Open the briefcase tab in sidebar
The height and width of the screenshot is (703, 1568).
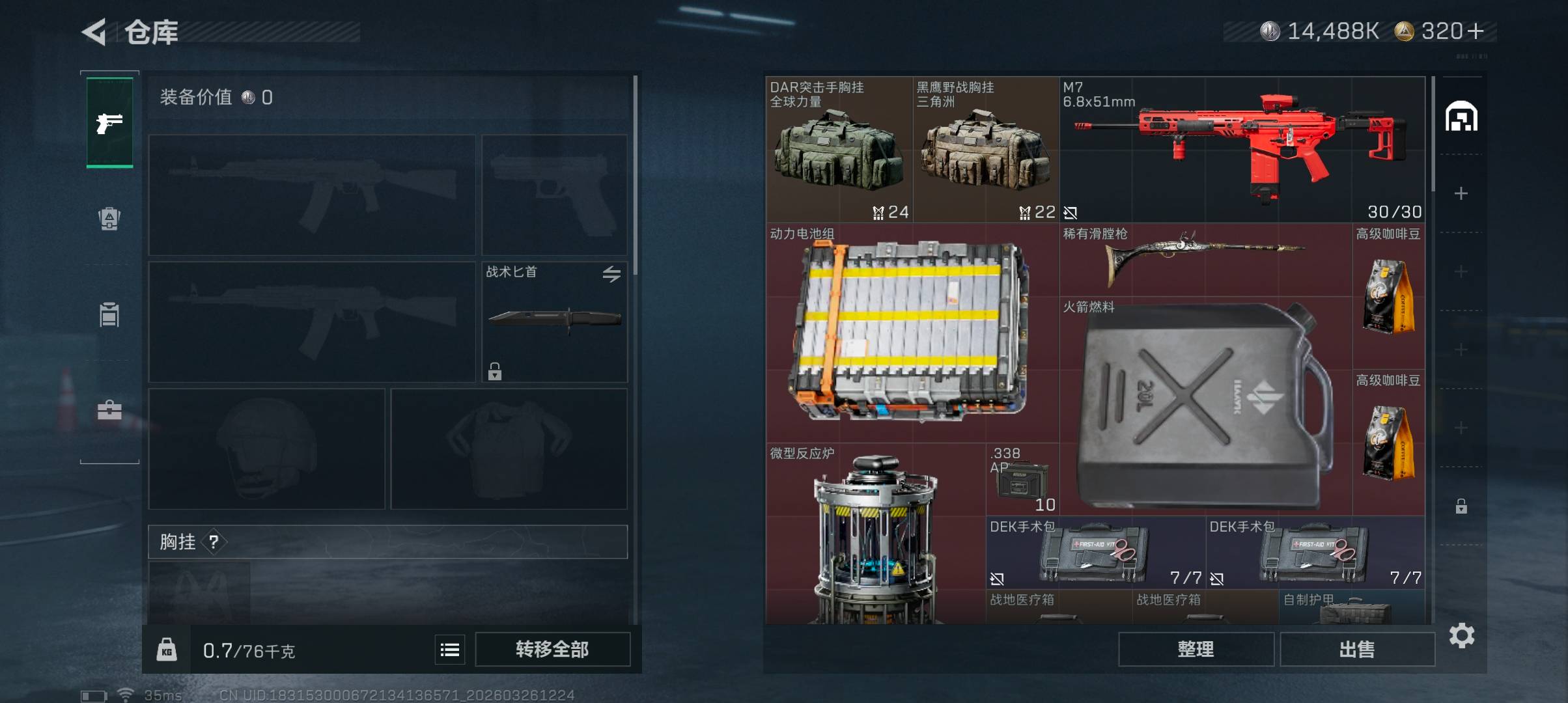109,410
